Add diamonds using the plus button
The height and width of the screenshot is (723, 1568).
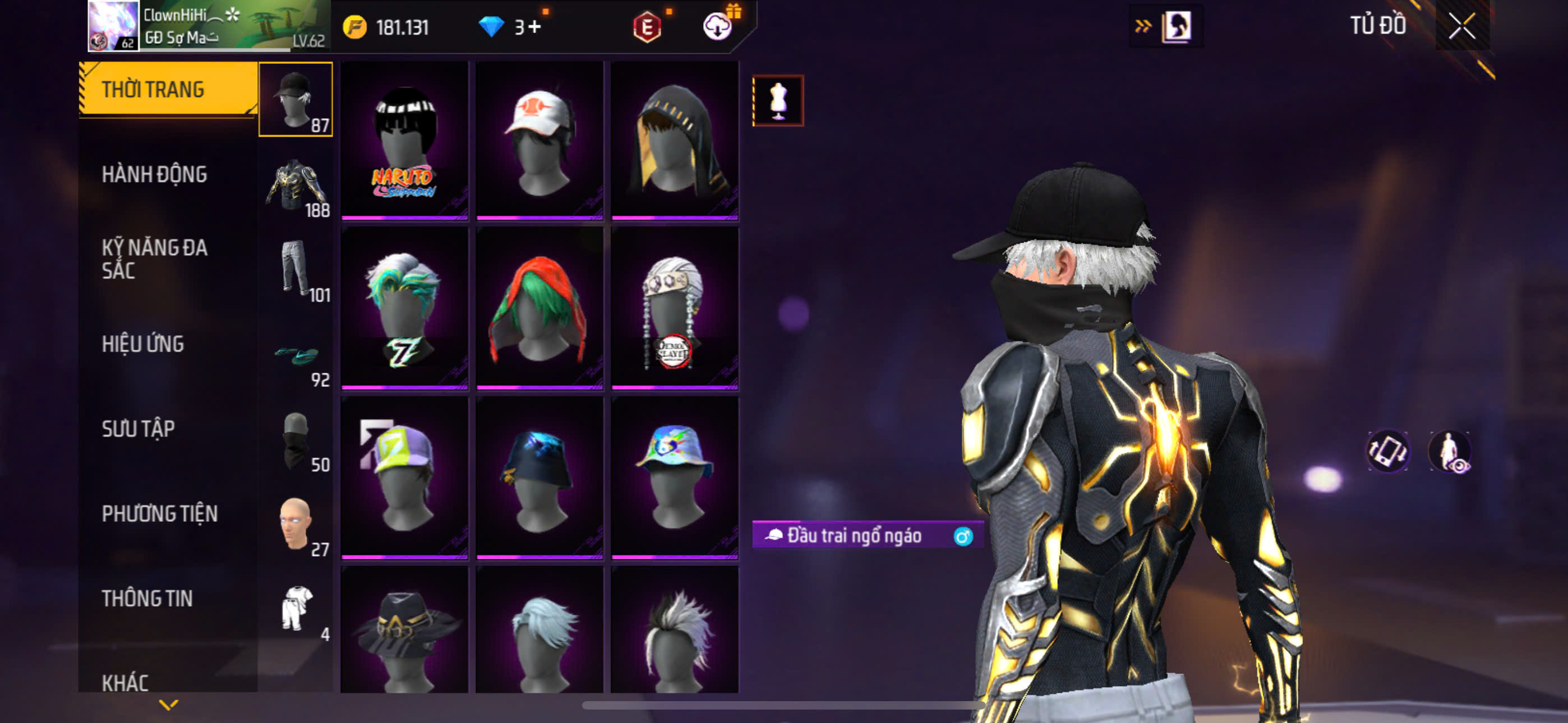pos(534,27)
